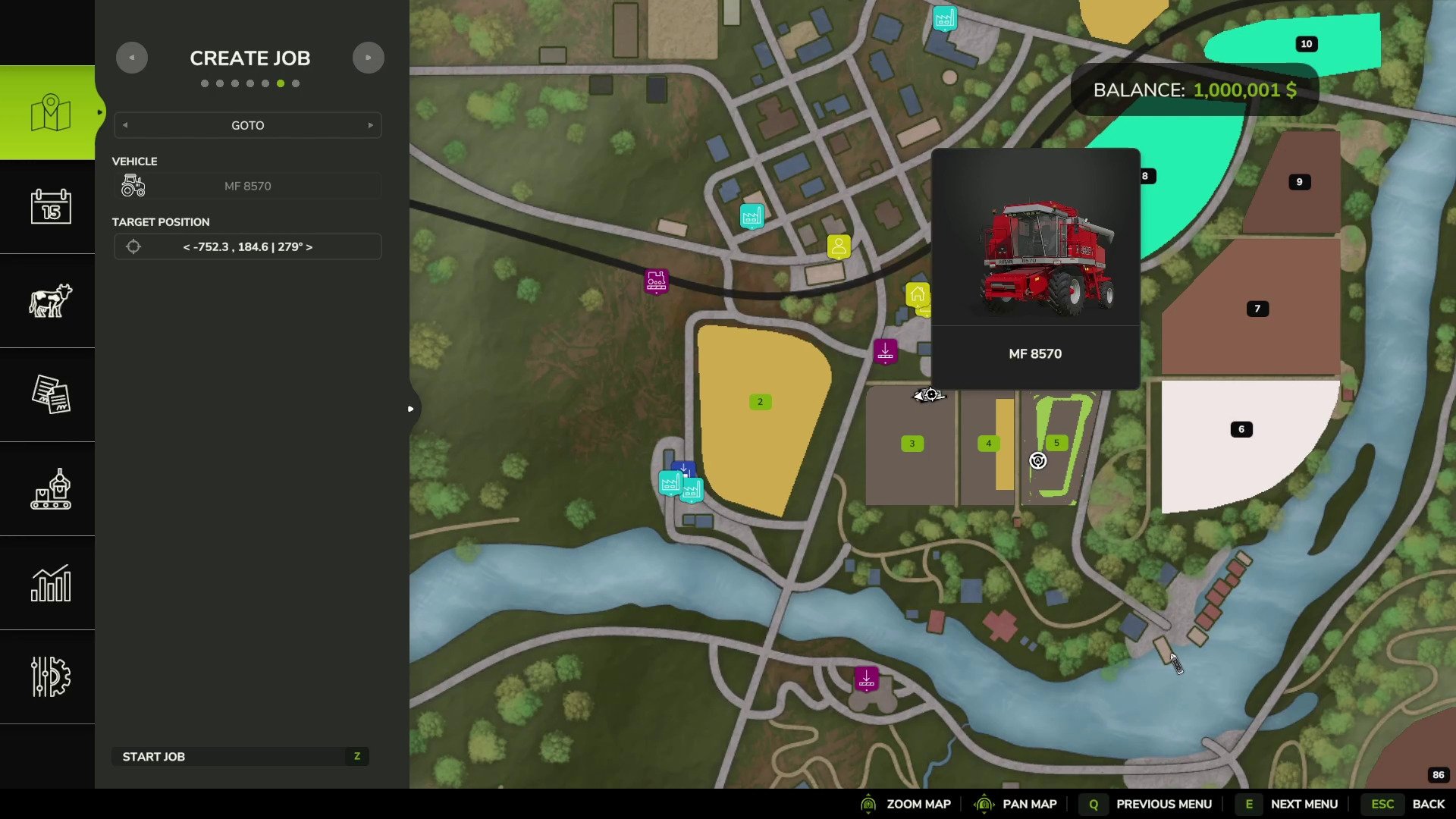Click the purple sell point icon near field 3
Image resolution: width=1456 pixels, height=819 pixels.
[x=885, y=351]
